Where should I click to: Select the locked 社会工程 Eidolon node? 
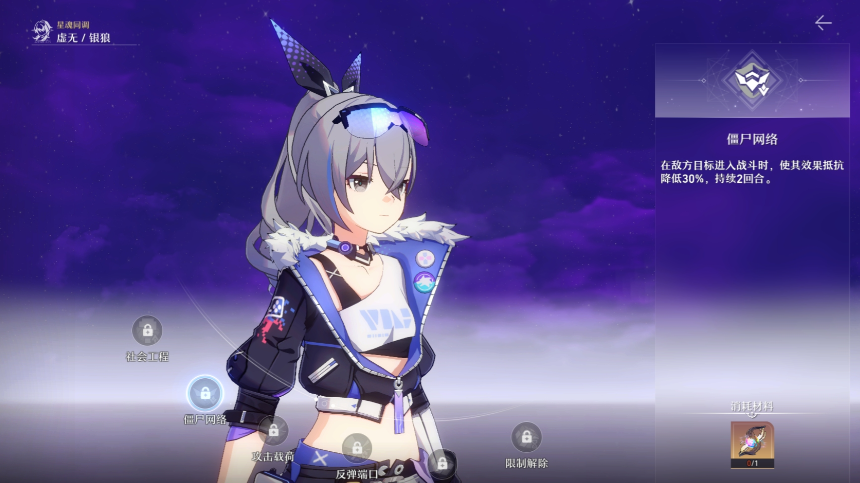click(147, 330)
